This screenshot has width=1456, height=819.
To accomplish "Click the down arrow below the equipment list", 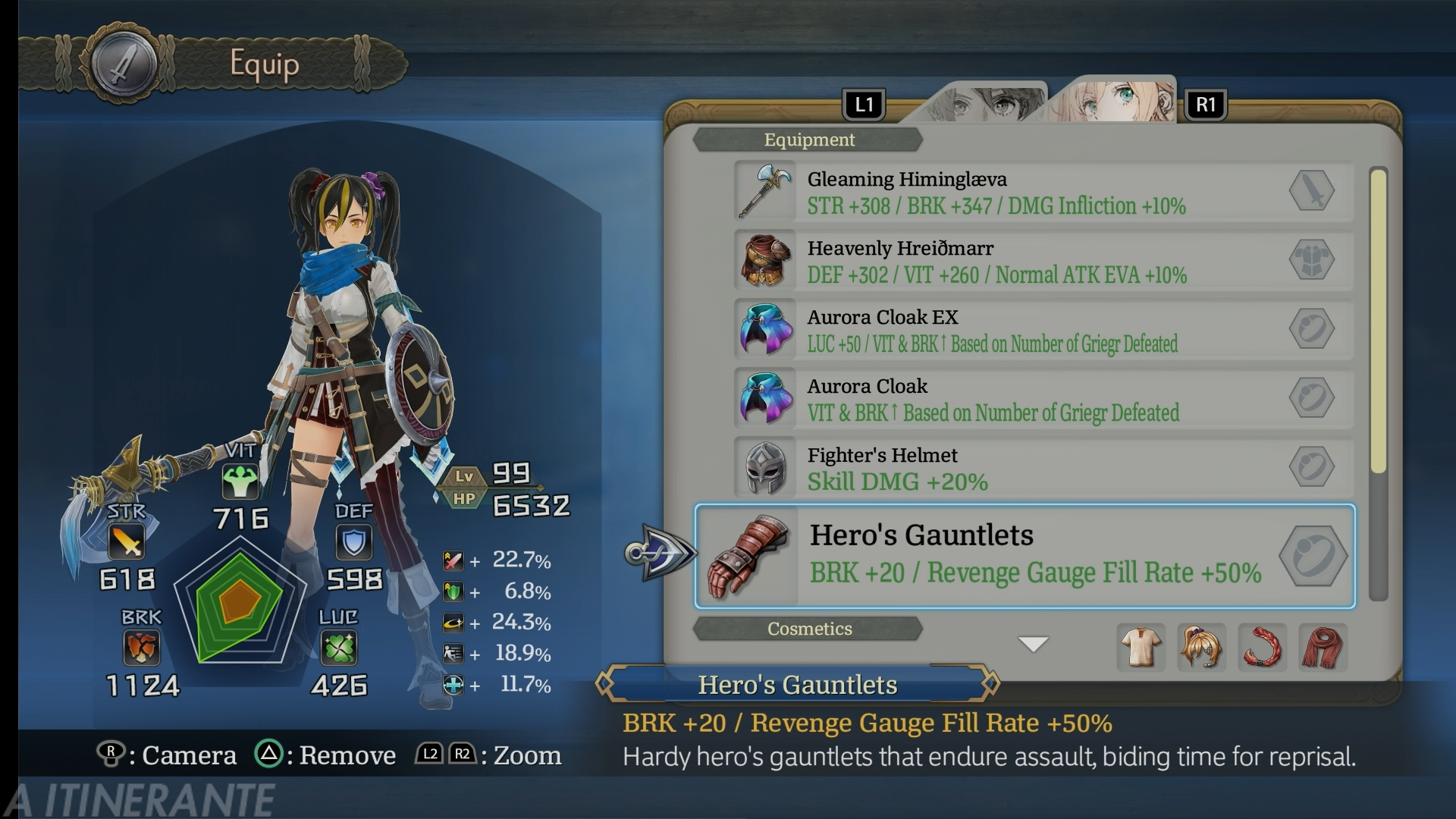I will 1033,644.
